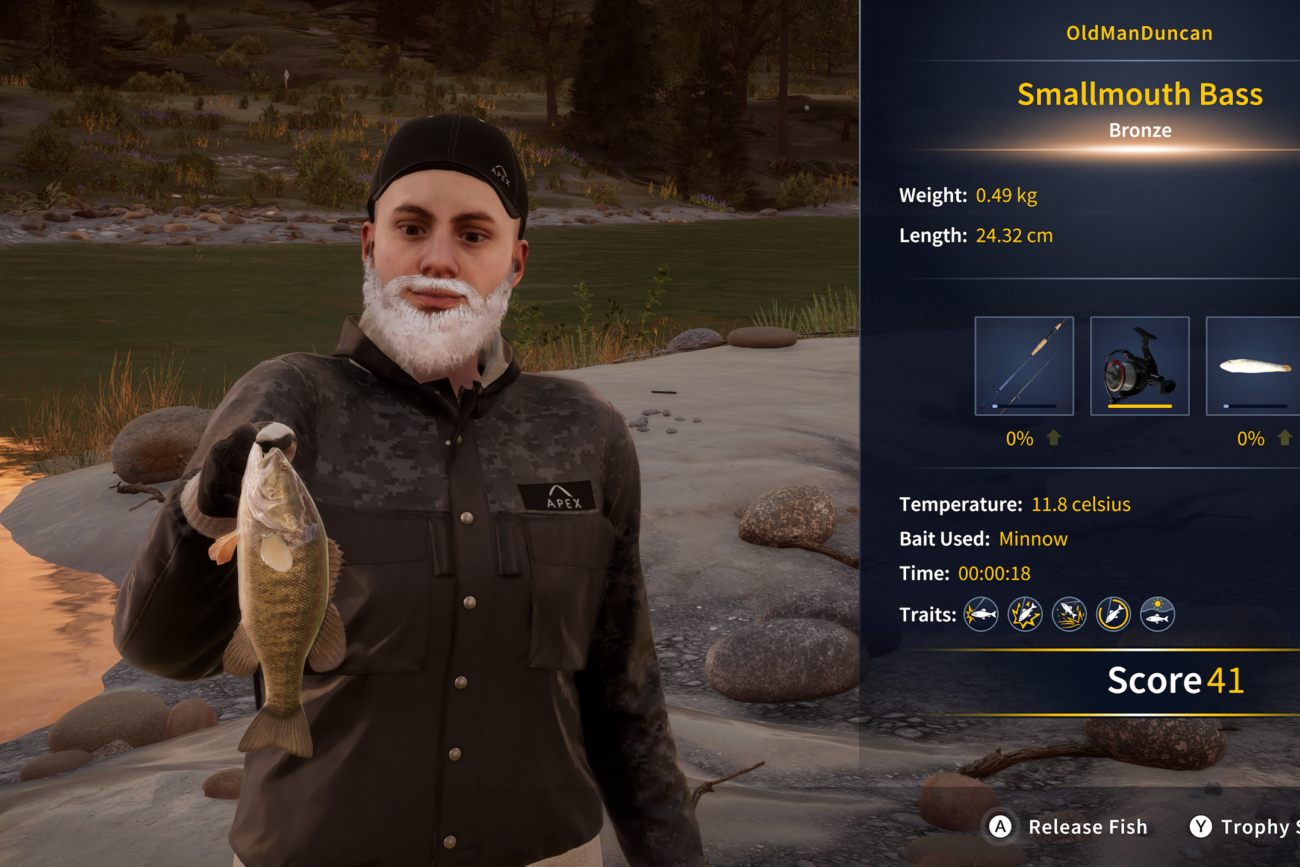Inspect the fish in yellow circle trait
Image resolution: width=1300 pixels, height=867 pixels.
coord(1113,614)
